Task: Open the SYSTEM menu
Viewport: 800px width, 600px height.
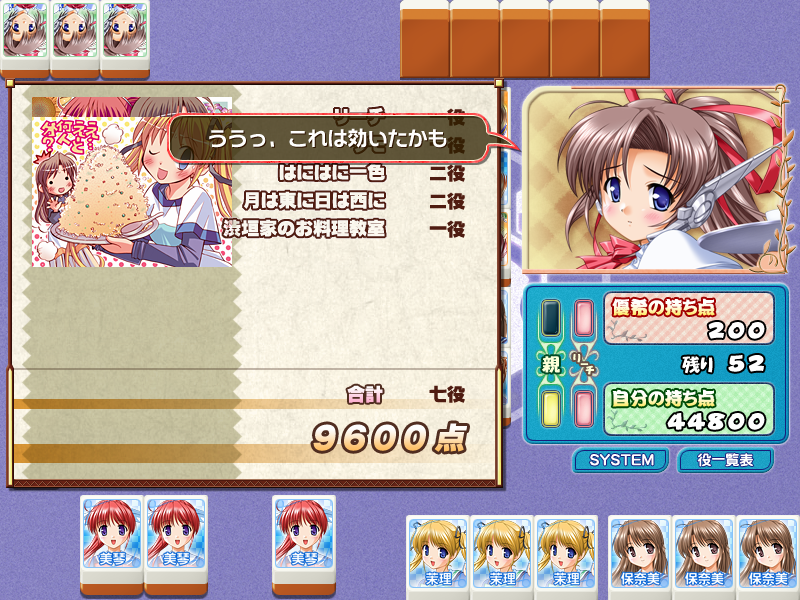Action: point(621,460)
